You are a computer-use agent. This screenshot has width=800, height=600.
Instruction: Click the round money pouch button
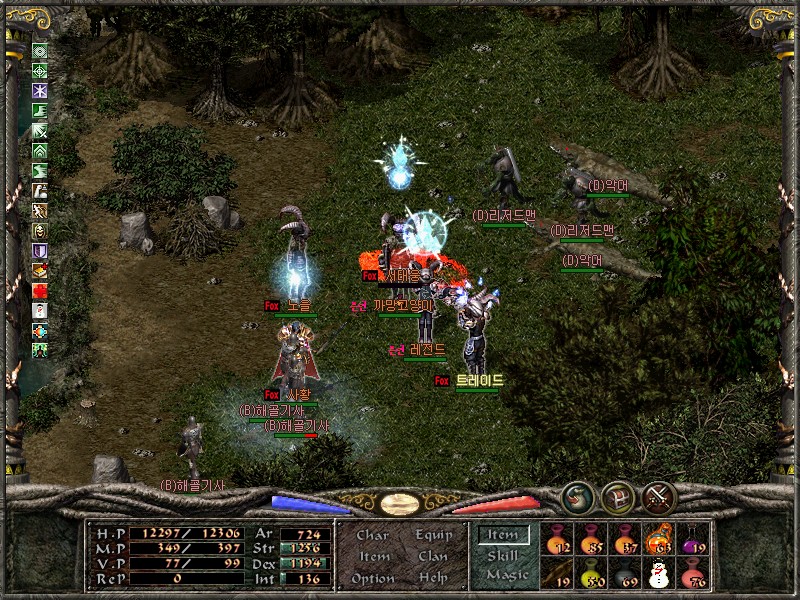[577, 497]
